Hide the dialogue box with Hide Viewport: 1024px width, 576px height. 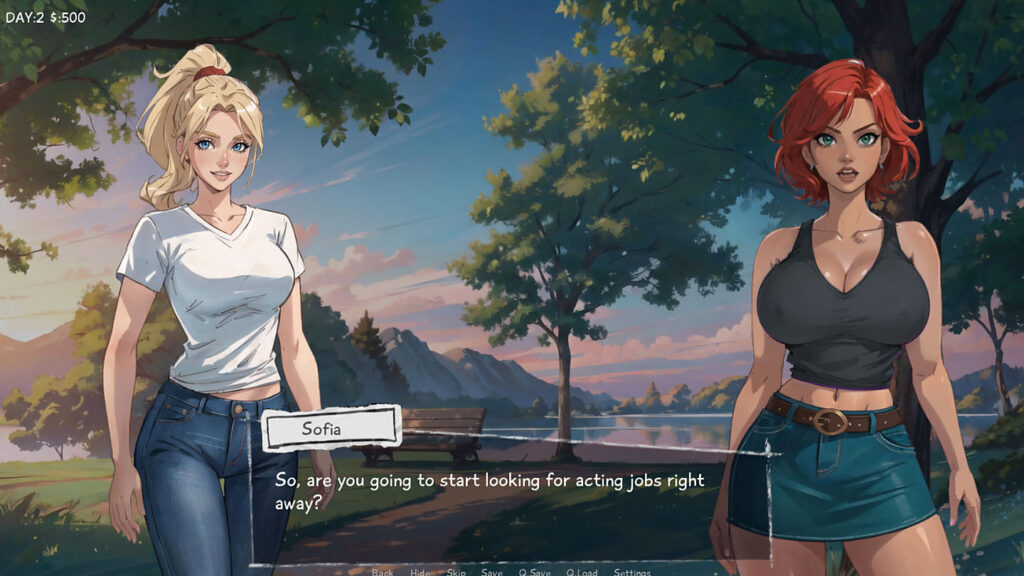(x=420, y=572)
